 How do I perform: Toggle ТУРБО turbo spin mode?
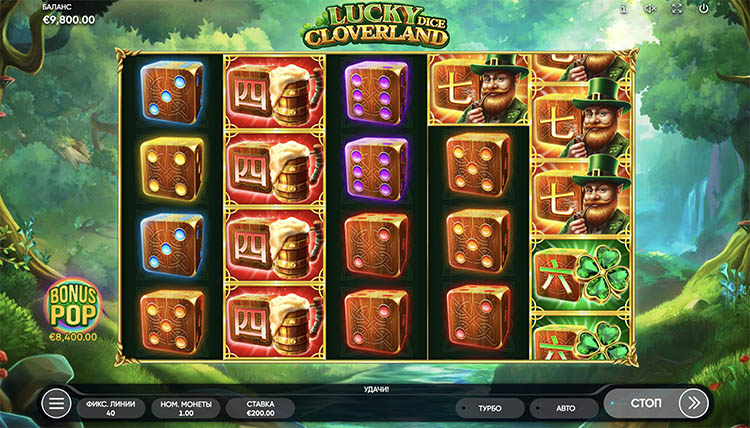pos(490,408)
